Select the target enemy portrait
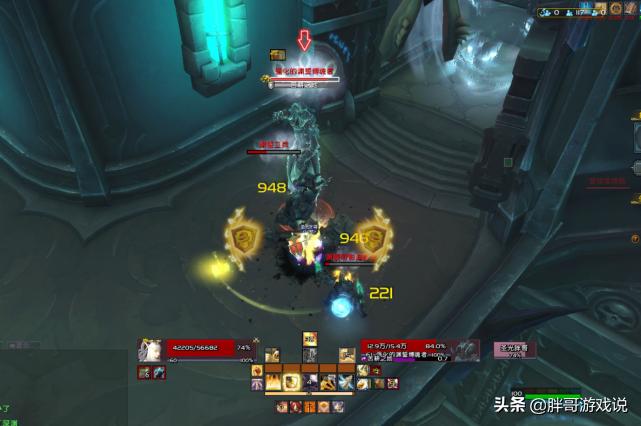Viewport: 641px width, 426px height. [x=463, y=350]
